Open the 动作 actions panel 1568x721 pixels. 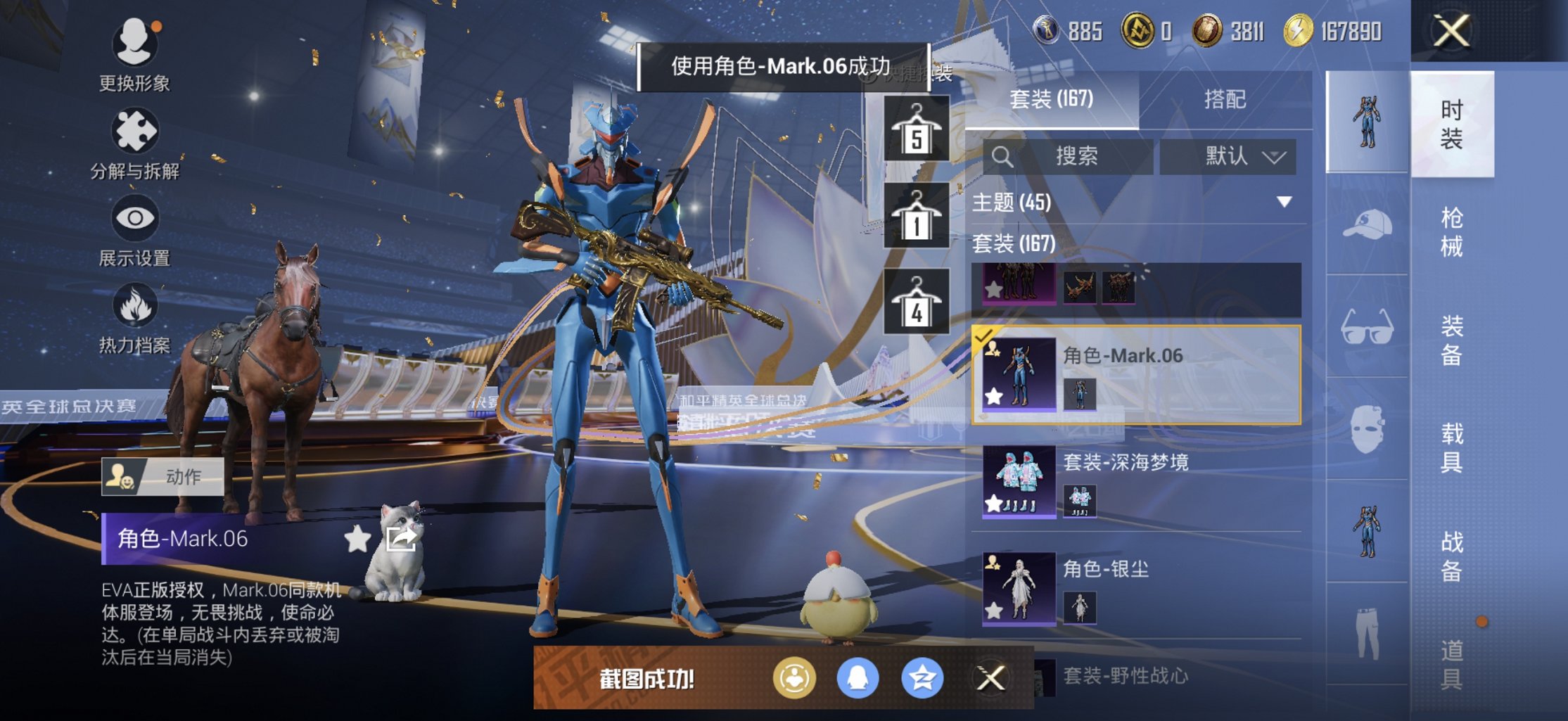pos(163,476)
